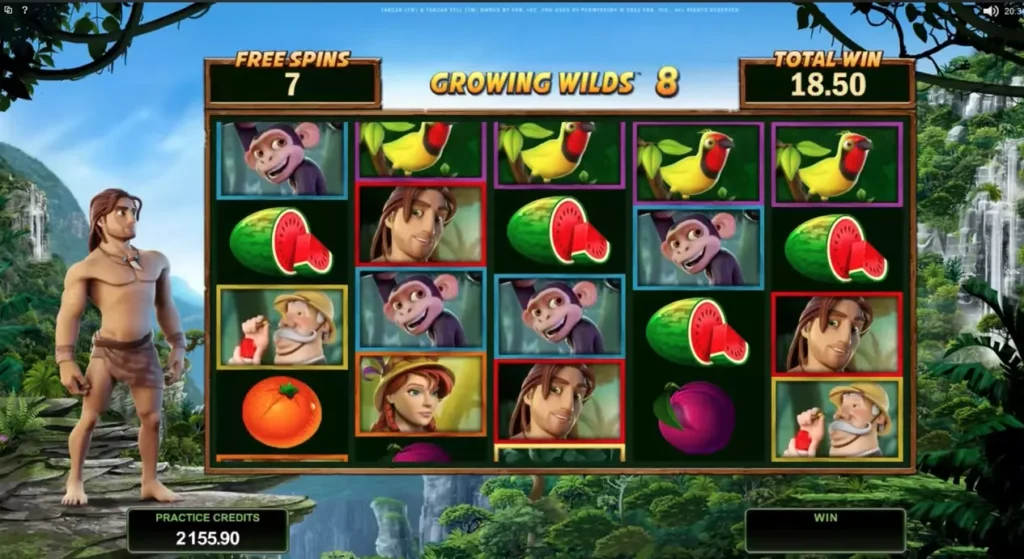The image size is (1024, 559).
Task: Click the overlapping squares icon beside help
Action: point(8,10)
